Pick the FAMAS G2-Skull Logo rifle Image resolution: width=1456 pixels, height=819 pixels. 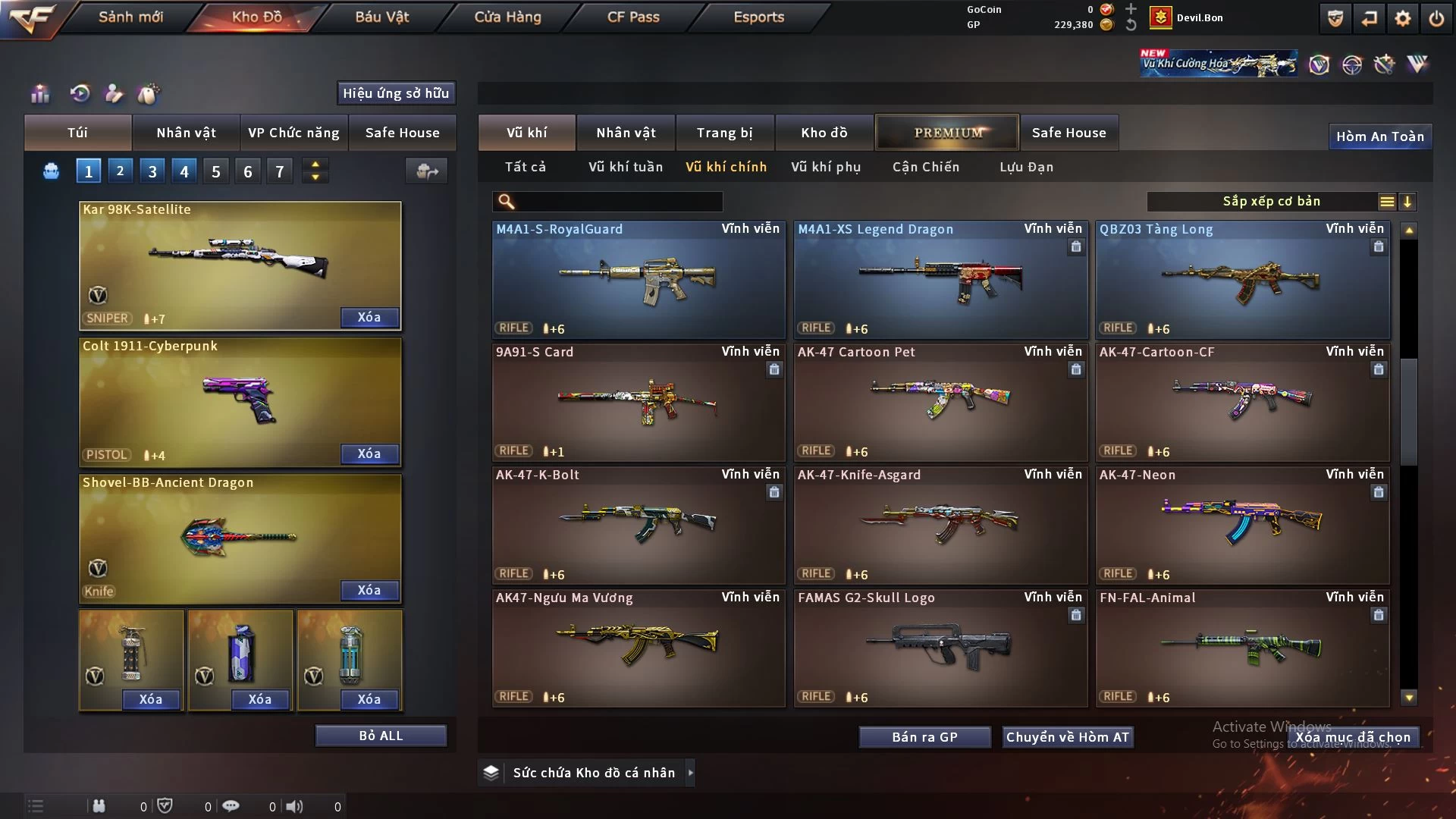pyautogui.click(x=940, y=648)
